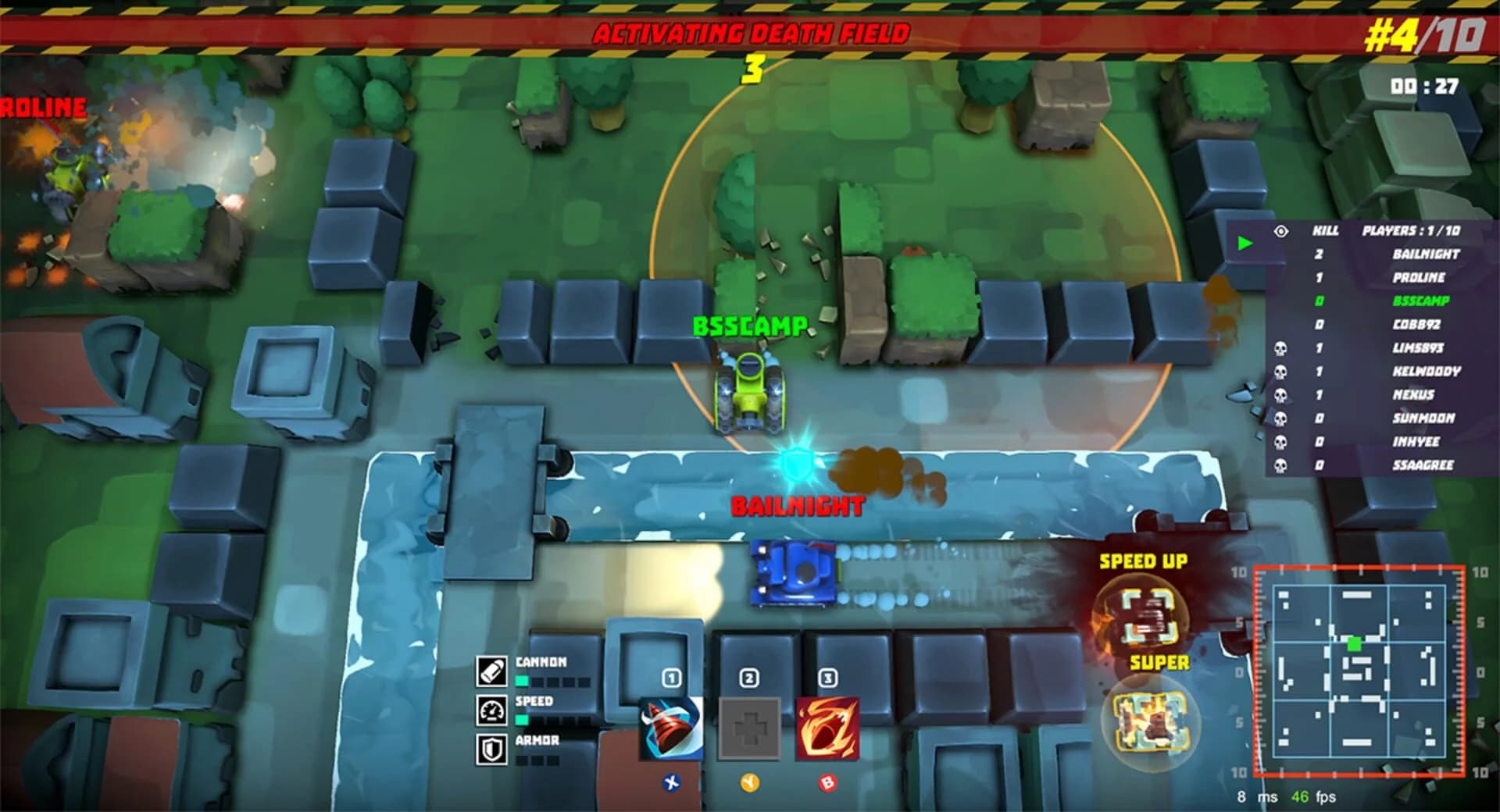Toggle the skull marker beside KELWOODY

(x=1280, y=372)
